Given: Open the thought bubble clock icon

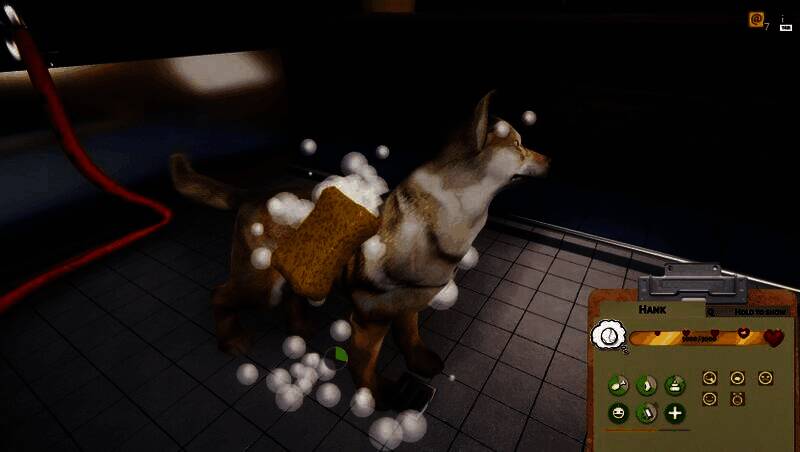Looking at the screenshot, I should tap(608, 336).
